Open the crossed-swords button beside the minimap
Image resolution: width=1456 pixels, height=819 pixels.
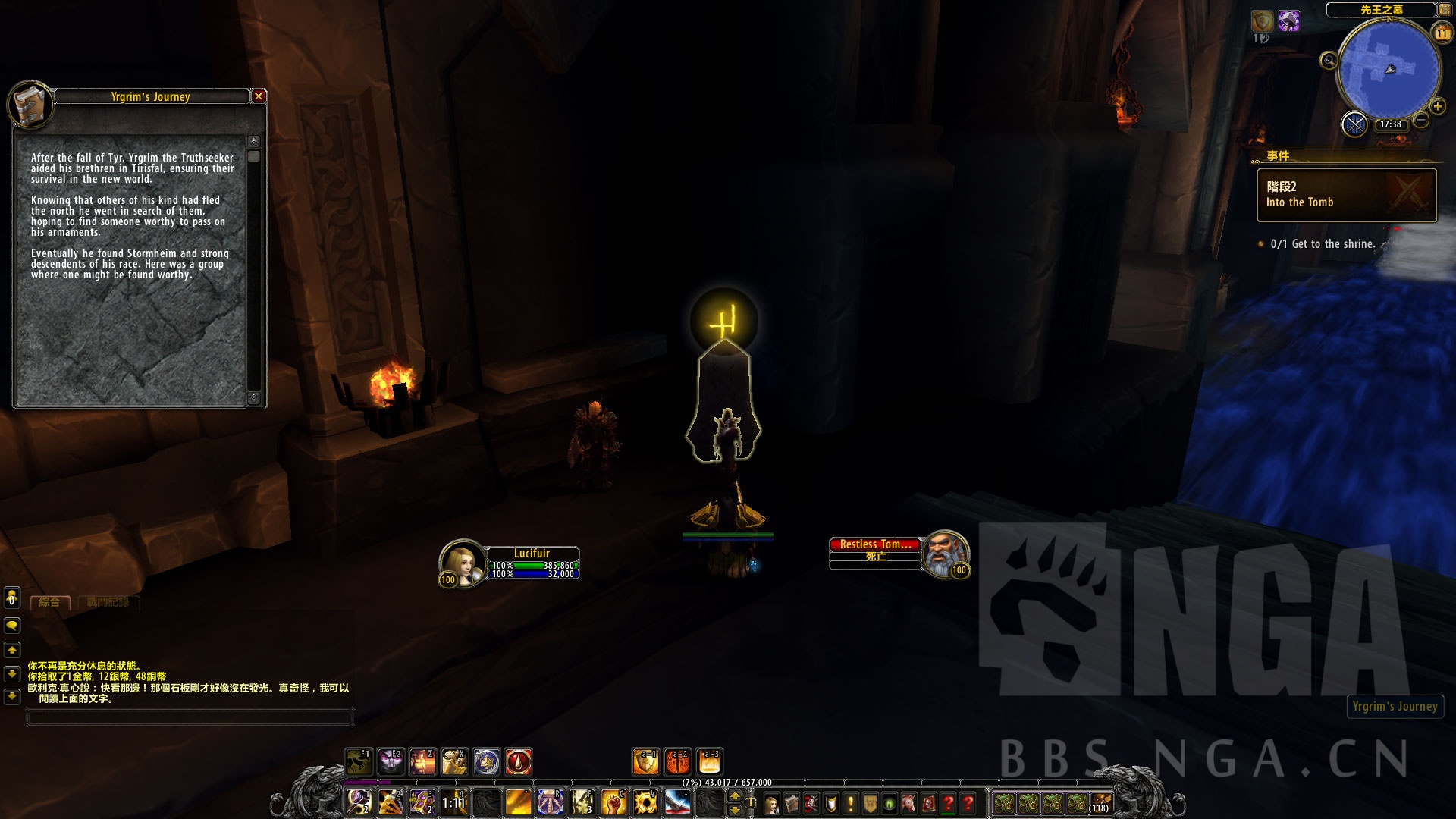[x=1354, y=124]
